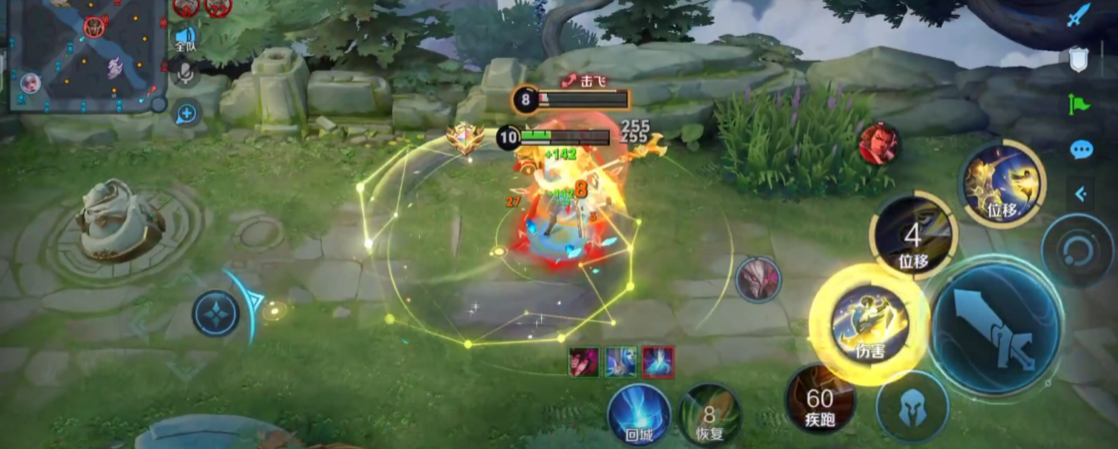This screenshot has height=449, width=1118.
Task: Tap the helmet hero-targeting button
Action: pos(912,407)
